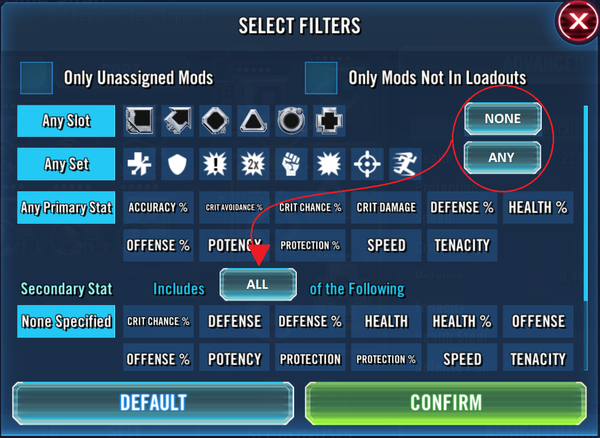Choose the circle mod slot filter

pyautogui.click(x=290, y=122)
